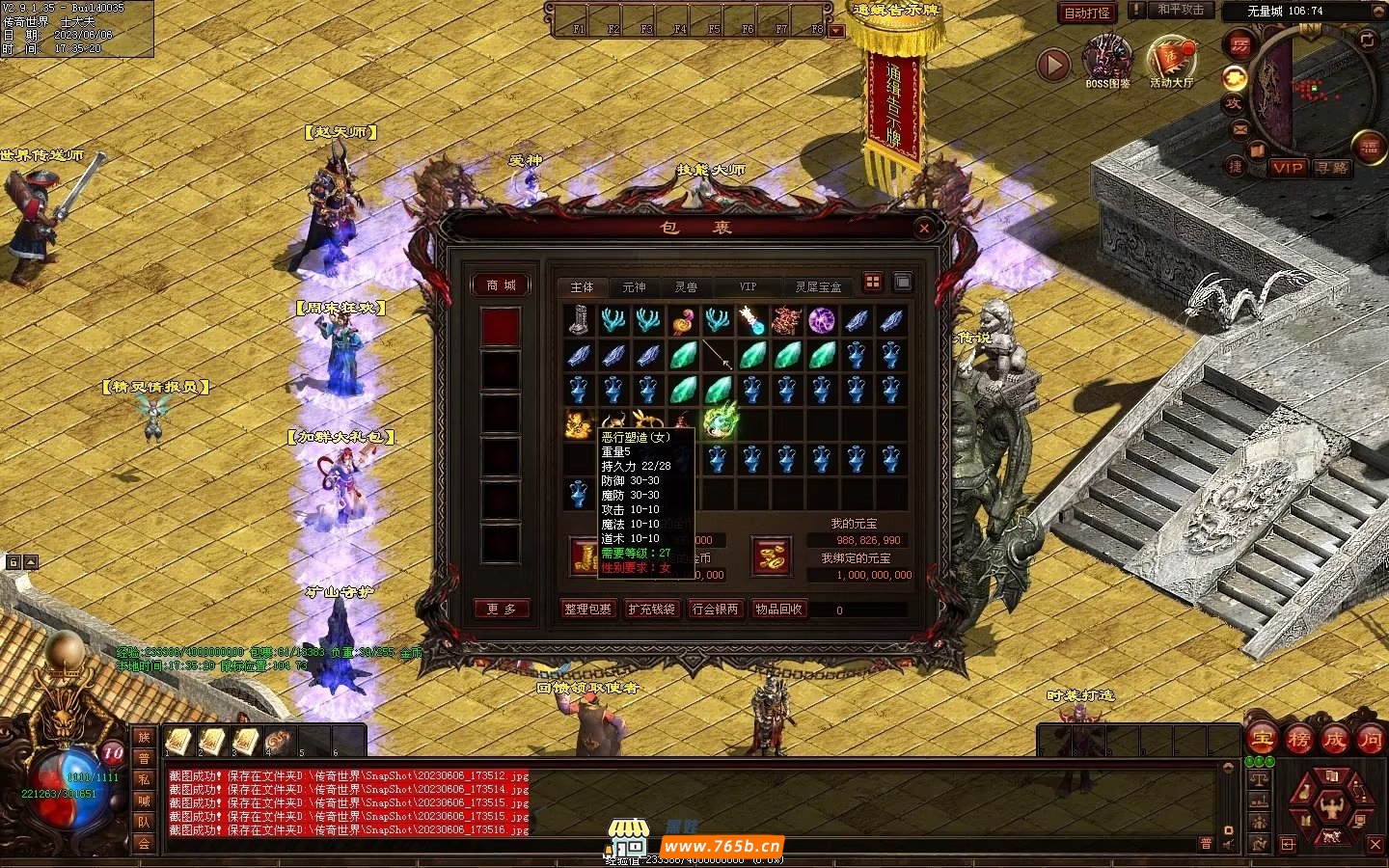Click the 寻路 pathfinding button
Image resolution: width=1389 pixels, height=868 pixels.
coord(1332,168)
